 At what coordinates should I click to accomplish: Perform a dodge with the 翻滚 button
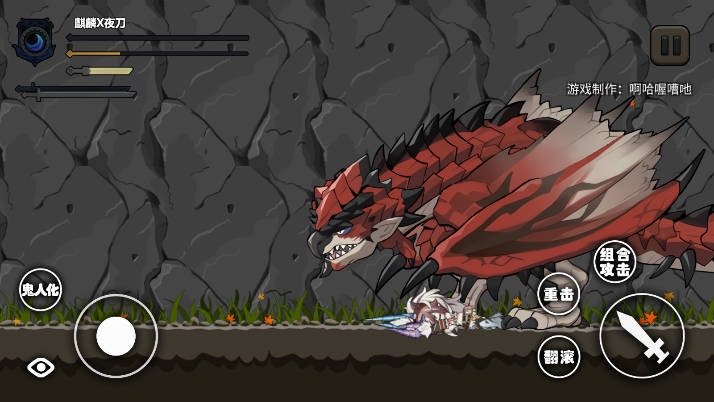(x=559, y=357)
